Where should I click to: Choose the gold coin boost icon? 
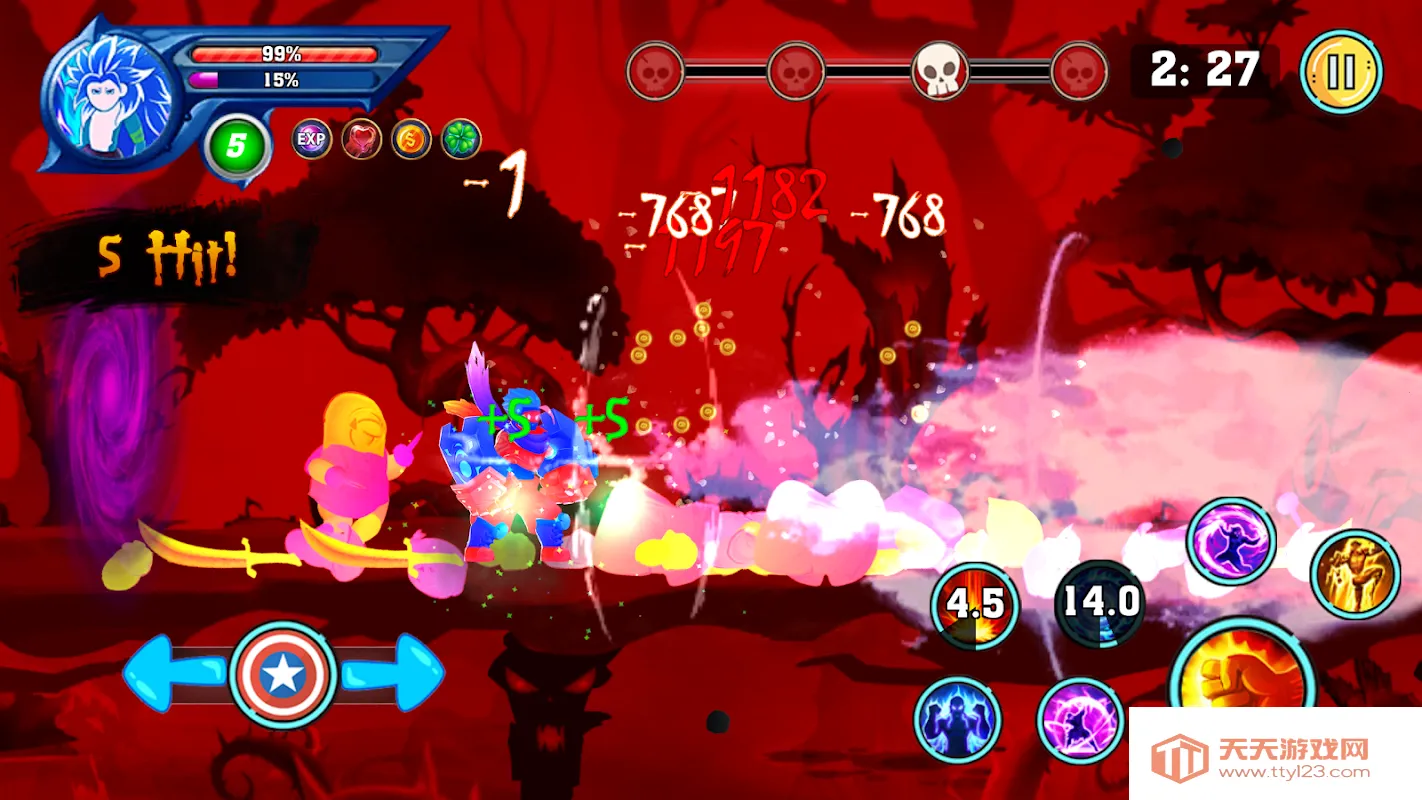[411, 139]
